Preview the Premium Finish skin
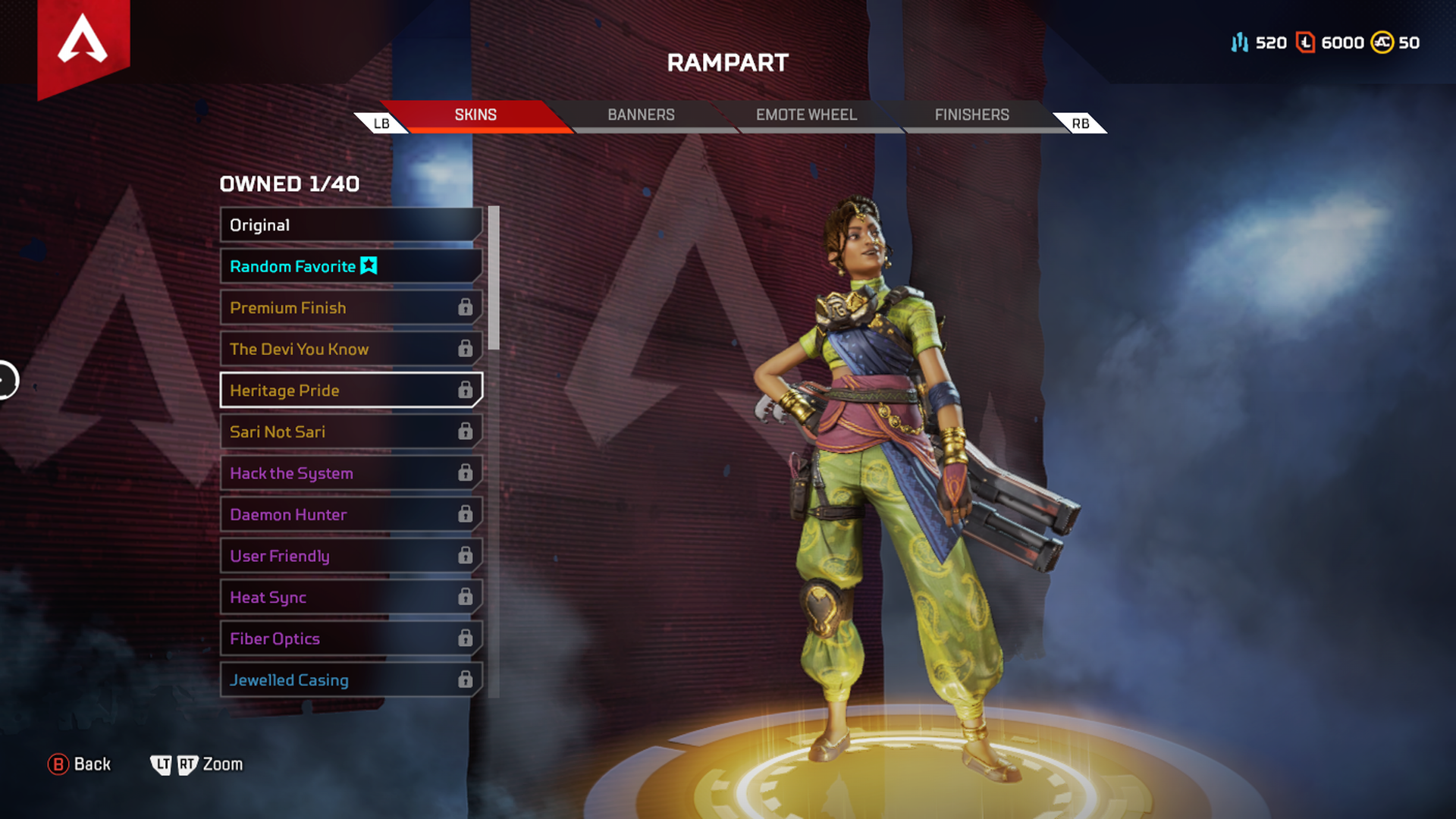 coord(350,308)
